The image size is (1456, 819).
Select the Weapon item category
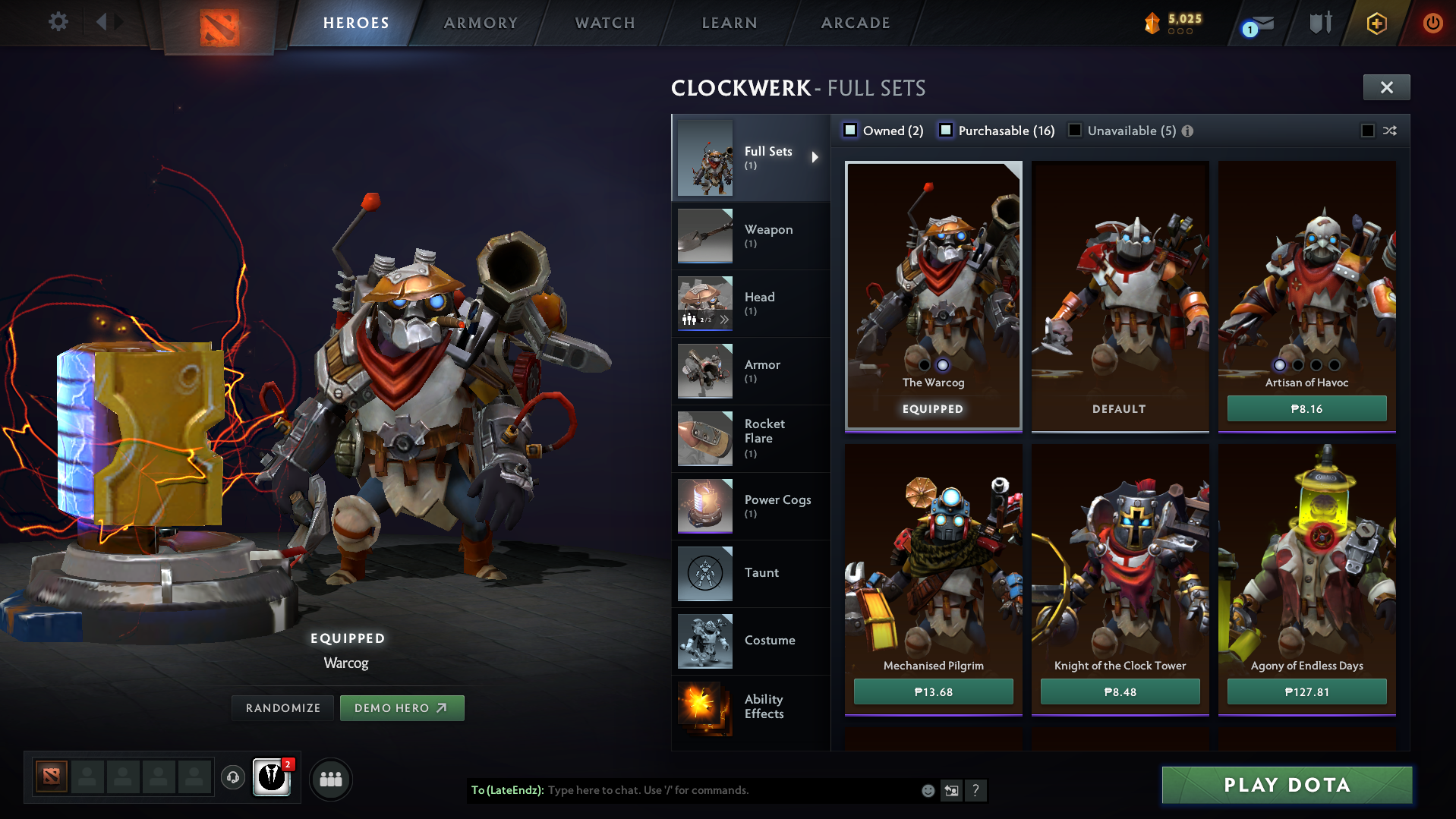point(750,236)
